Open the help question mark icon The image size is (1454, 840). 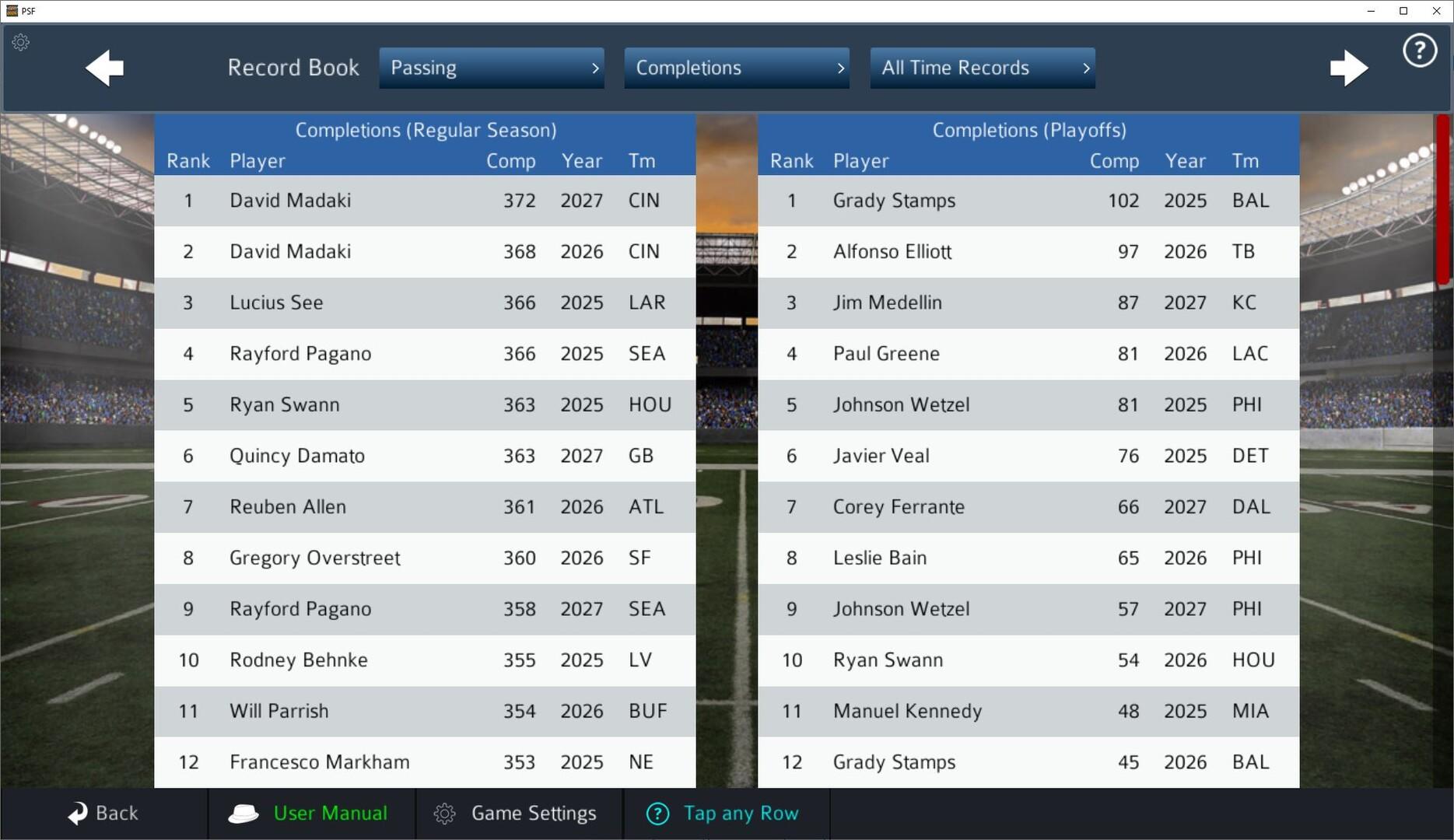[x=1418, y=50]
